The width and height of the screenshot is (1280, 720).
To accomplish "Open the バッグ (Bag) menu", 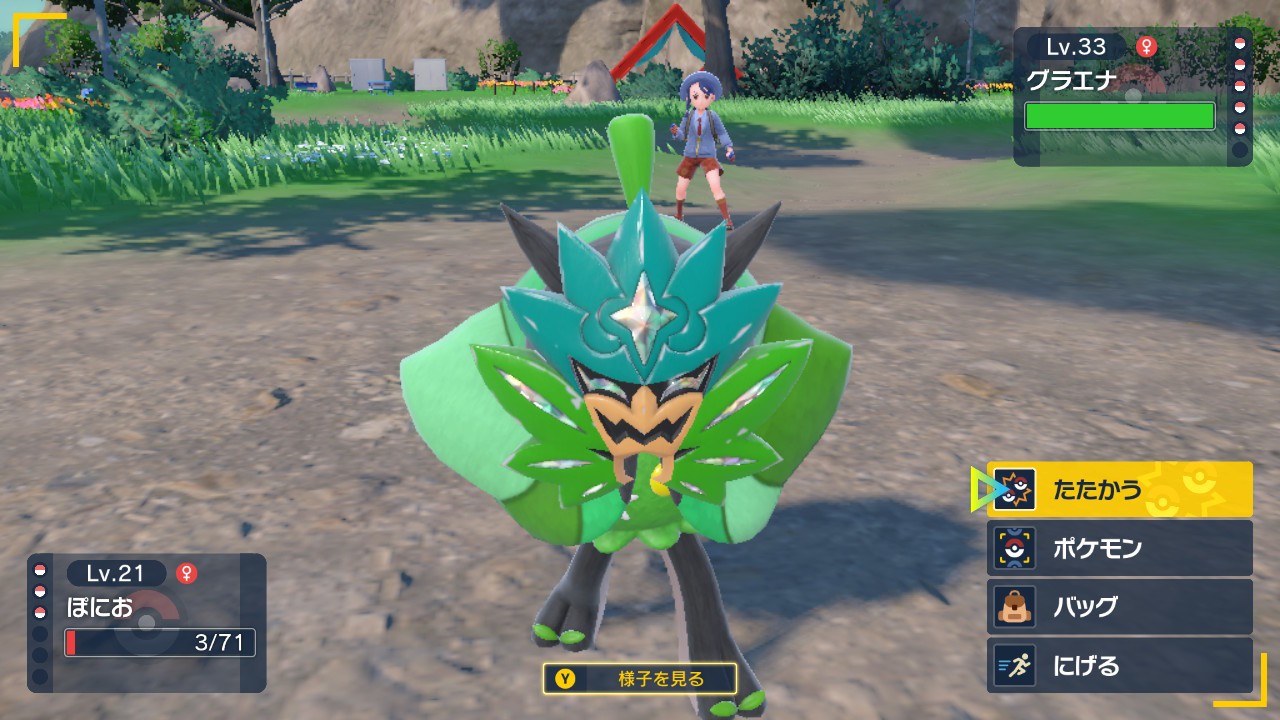I will [1119, 607].
